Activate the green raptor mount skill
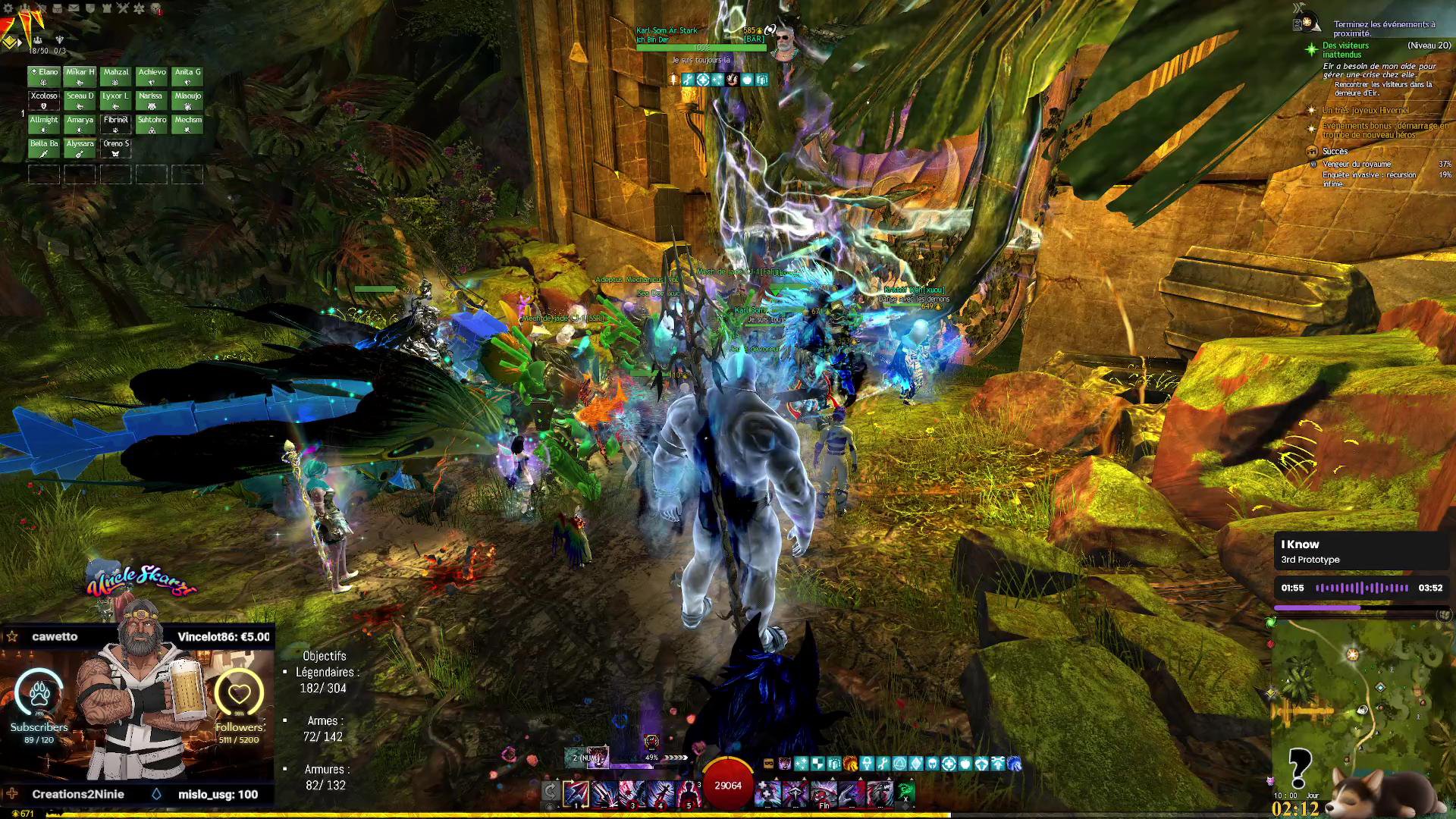The image size is (1456, 819). tap(905, 792)
